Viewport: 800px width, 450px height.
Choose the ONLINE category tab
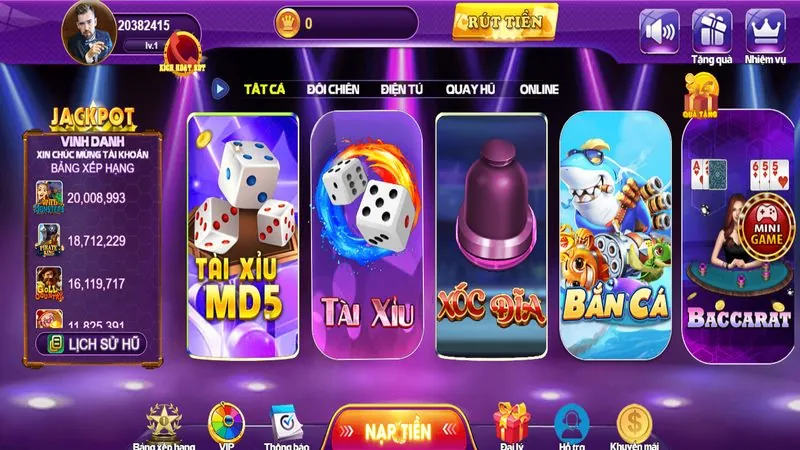click(538, 89)
